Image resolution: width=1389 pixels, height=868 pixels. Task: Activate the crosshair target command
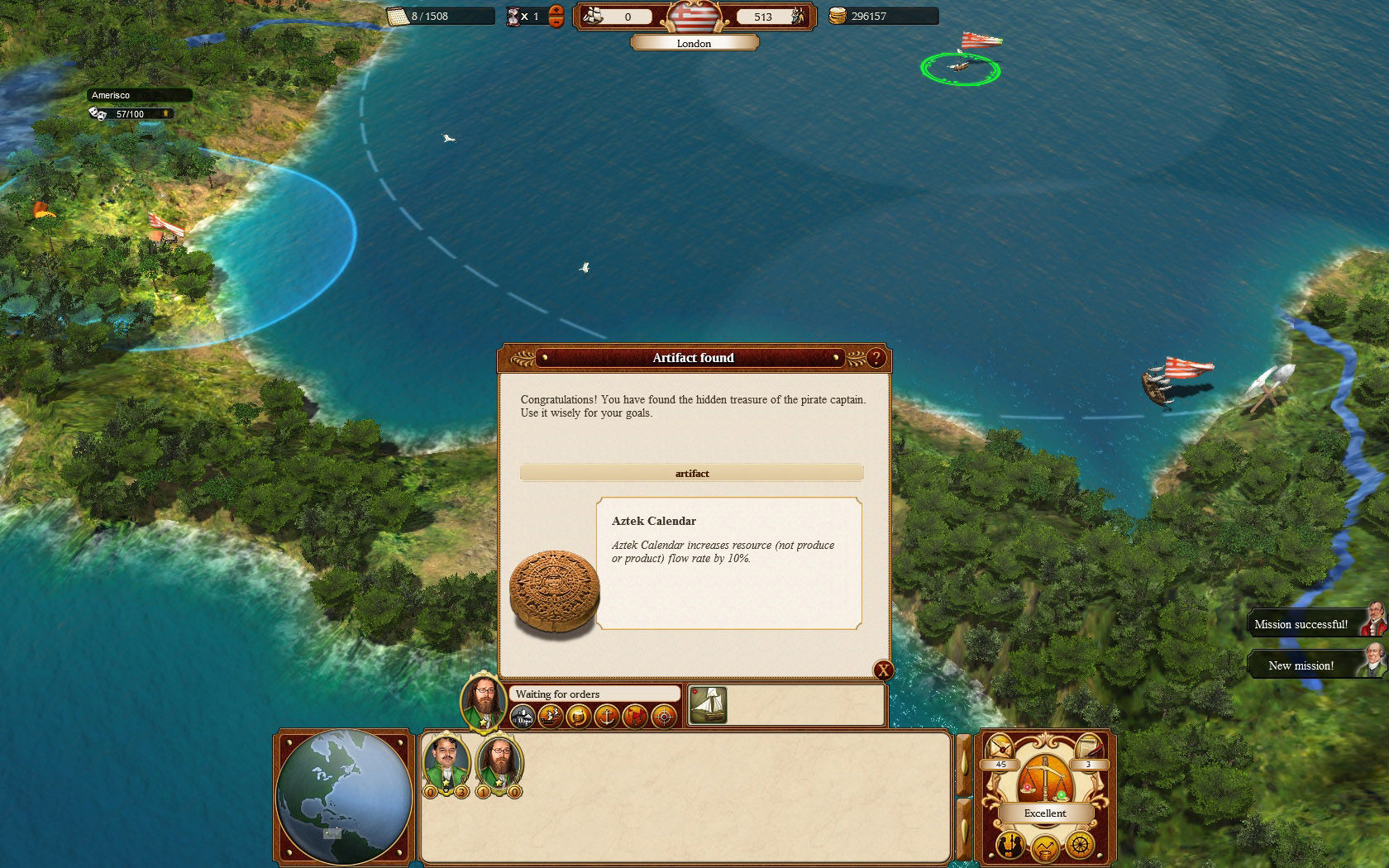663,716
